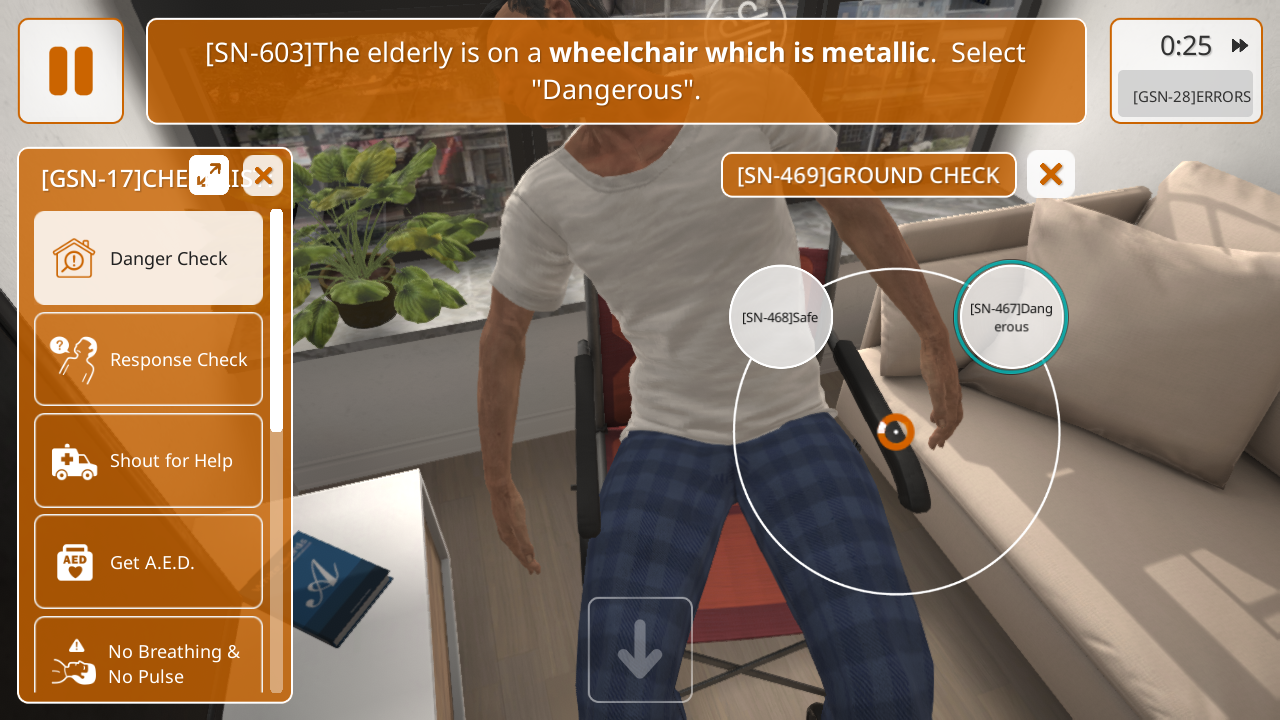Select the Get A.E.D. step
Image resolution: width=1280 pixels, height=720 pixels.
coord(149,561)
